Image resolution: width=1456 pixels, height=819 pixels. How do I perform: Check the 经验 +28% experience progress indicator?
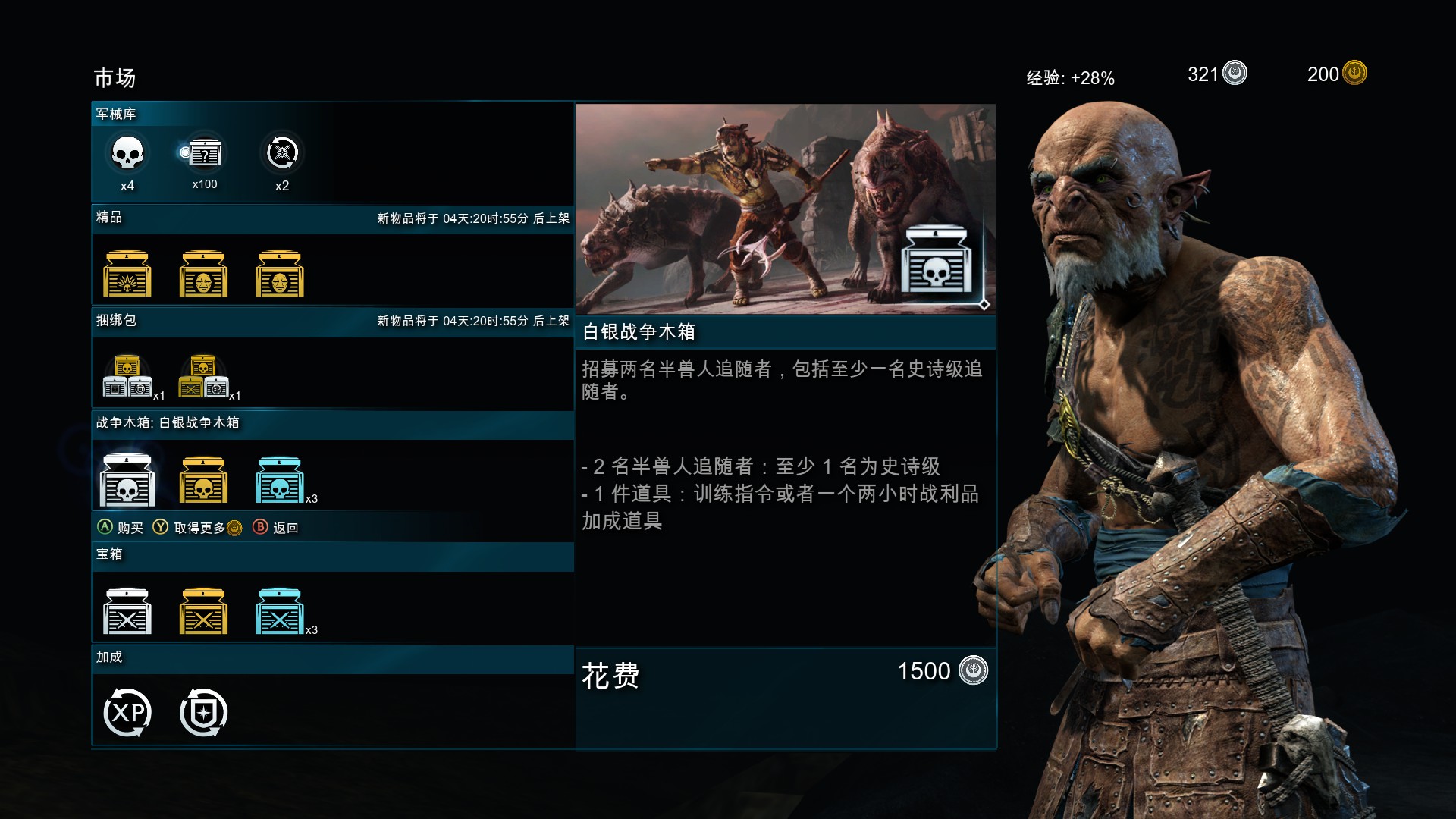pos(1070,77)
